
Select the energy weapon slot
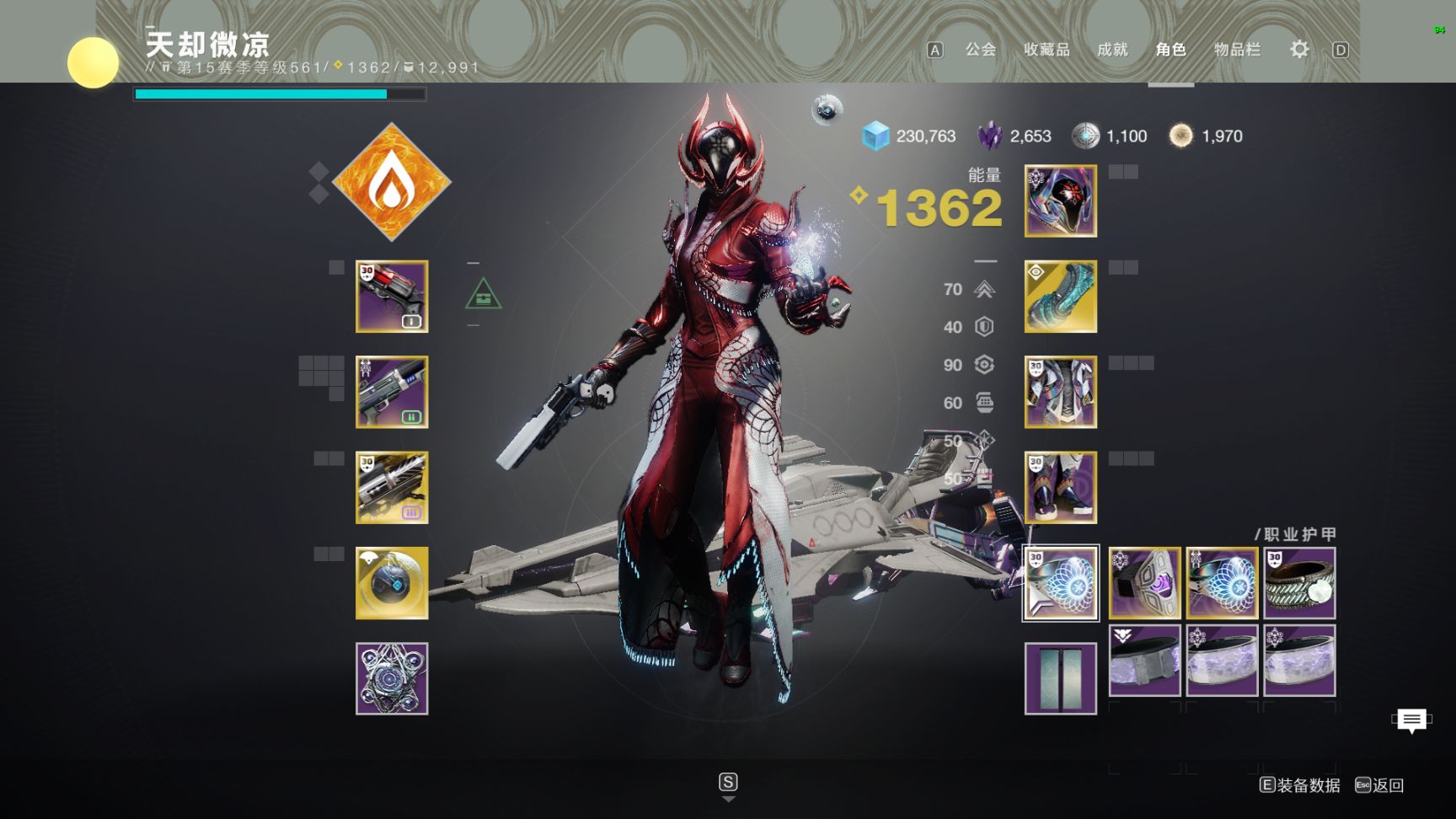[392, 392]
